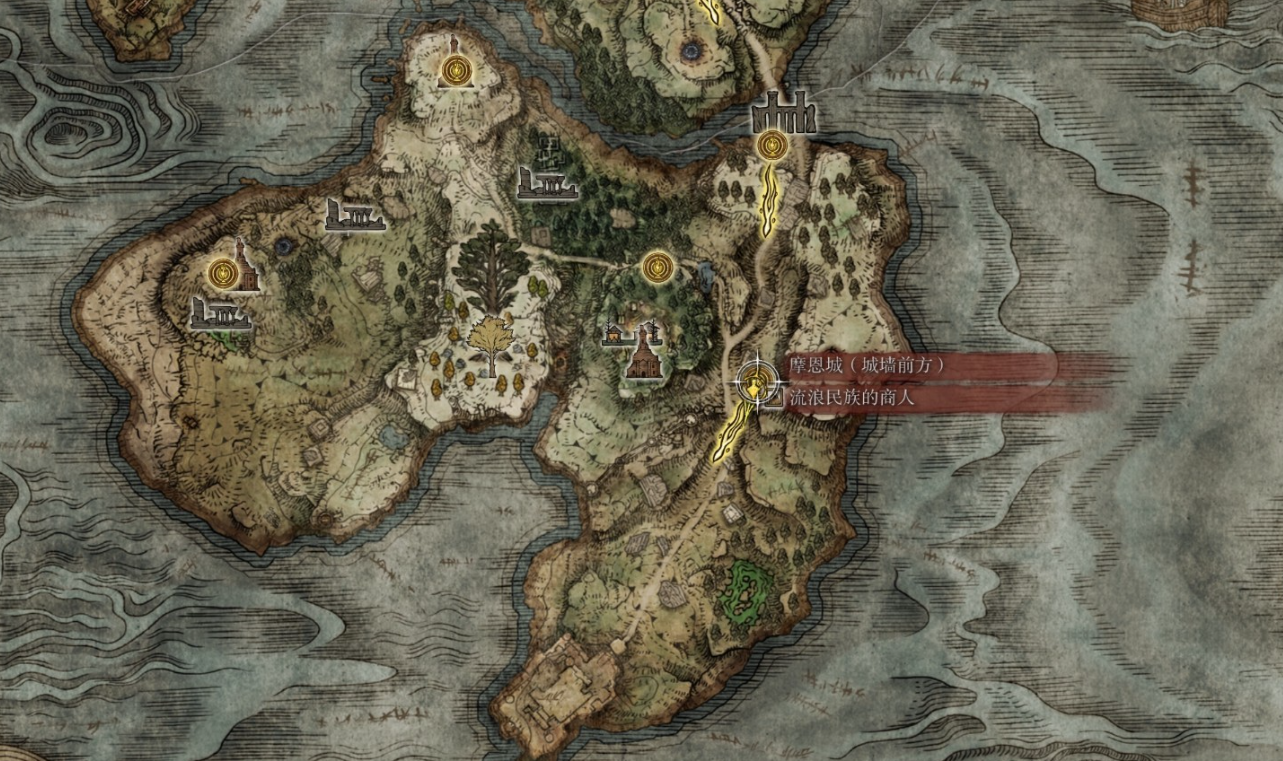This screenshot has width=1283, height=761.
Task: Select the site of grace in the central woods
Action: (x=659, y=266)
